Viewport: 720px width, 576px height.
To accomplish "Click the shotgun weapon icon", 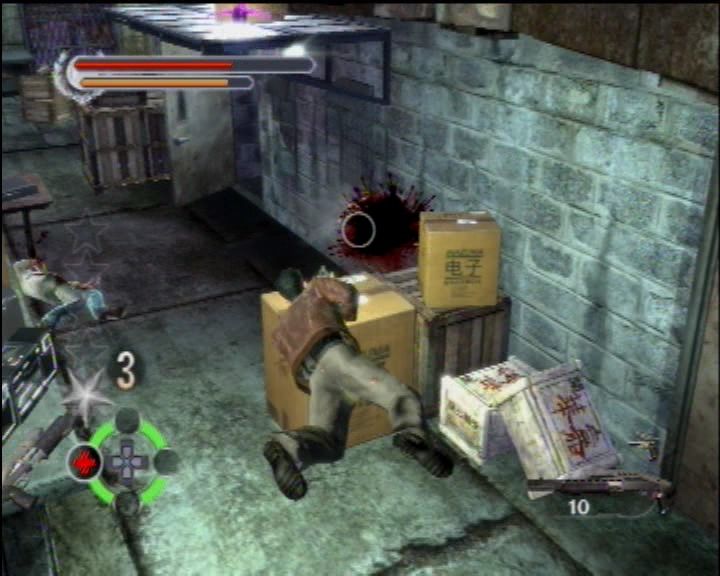I will click(598, 486).
